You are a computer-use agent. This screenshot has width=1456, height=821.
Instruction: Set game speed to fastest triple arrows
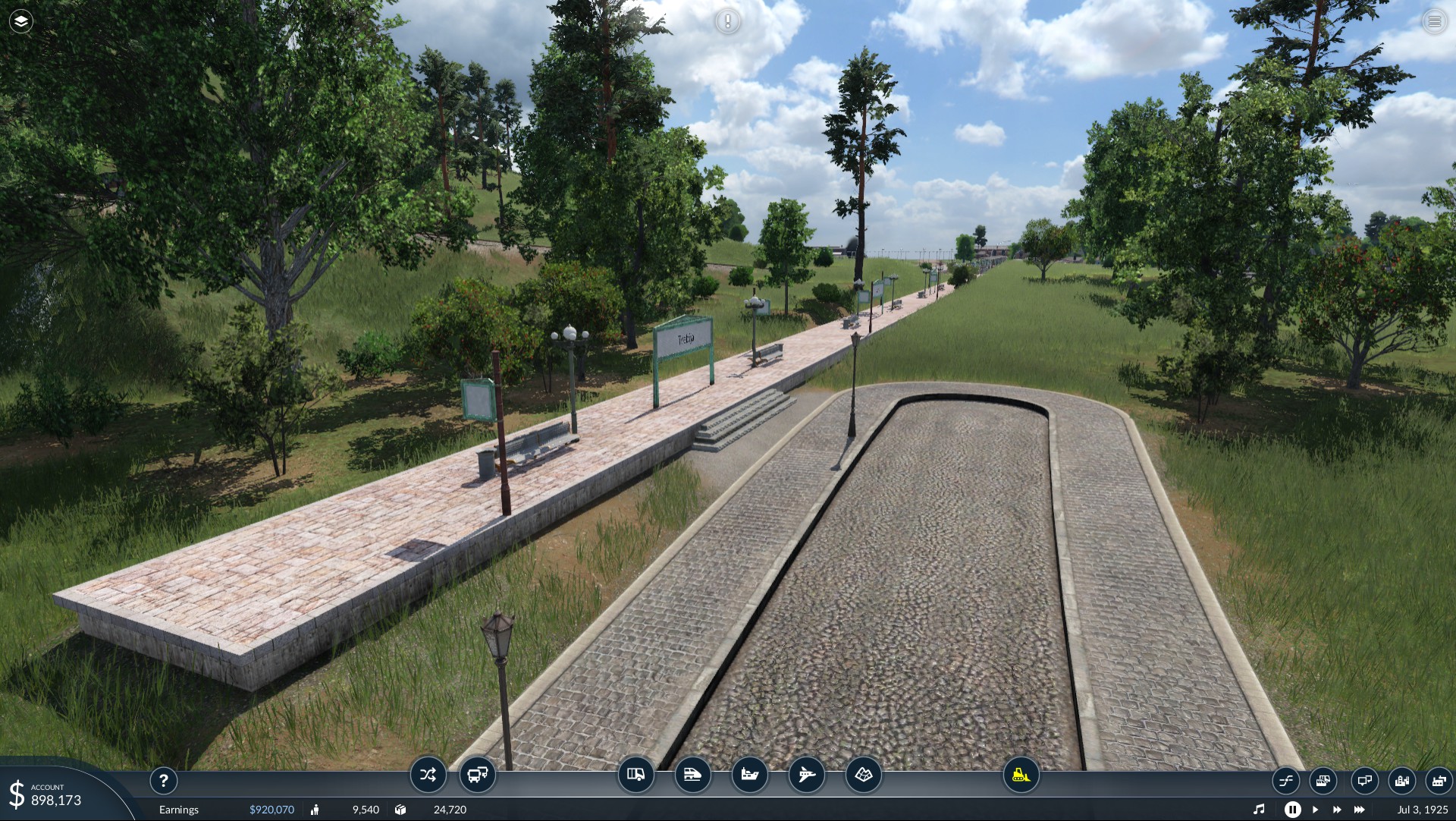[1359, 810]
